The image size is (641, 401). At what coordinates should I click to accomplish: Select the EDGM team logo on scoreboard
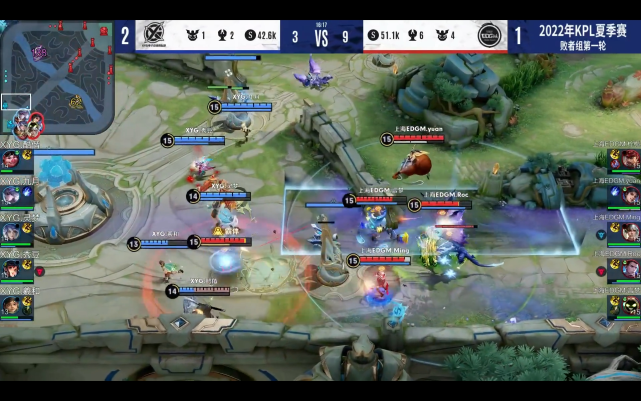[x=489, y=36]
